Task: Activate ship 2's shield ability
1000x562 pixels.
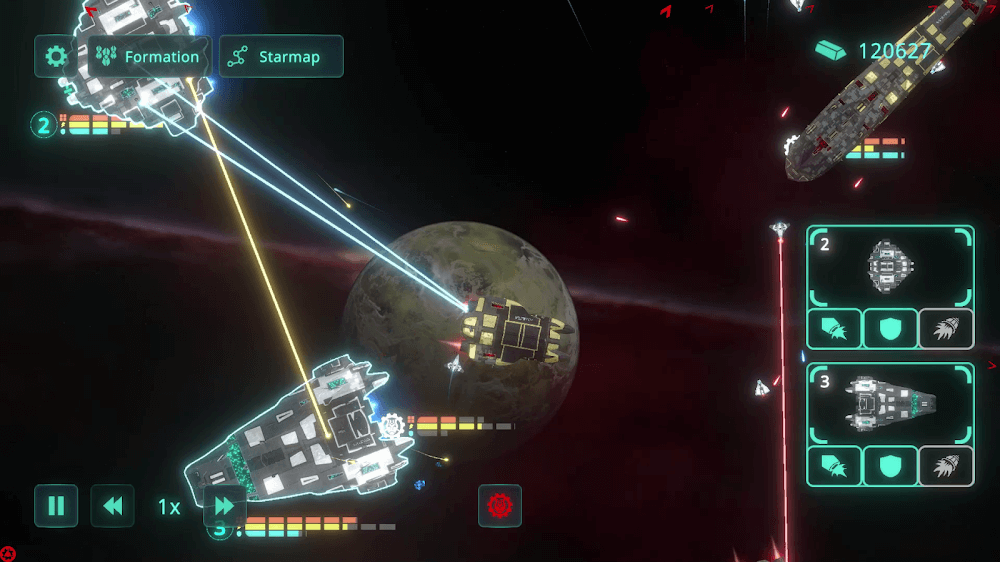Action: click(890, 329)
